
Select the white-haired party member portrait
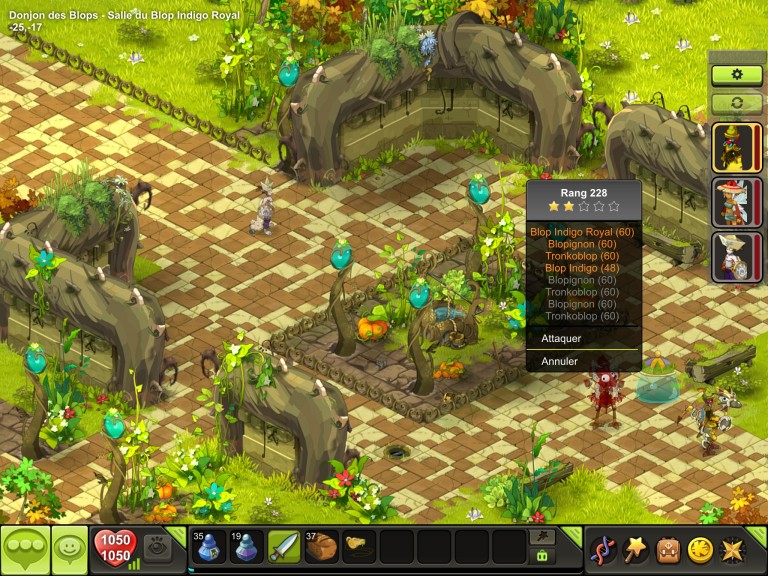click(x=737, y=257)
